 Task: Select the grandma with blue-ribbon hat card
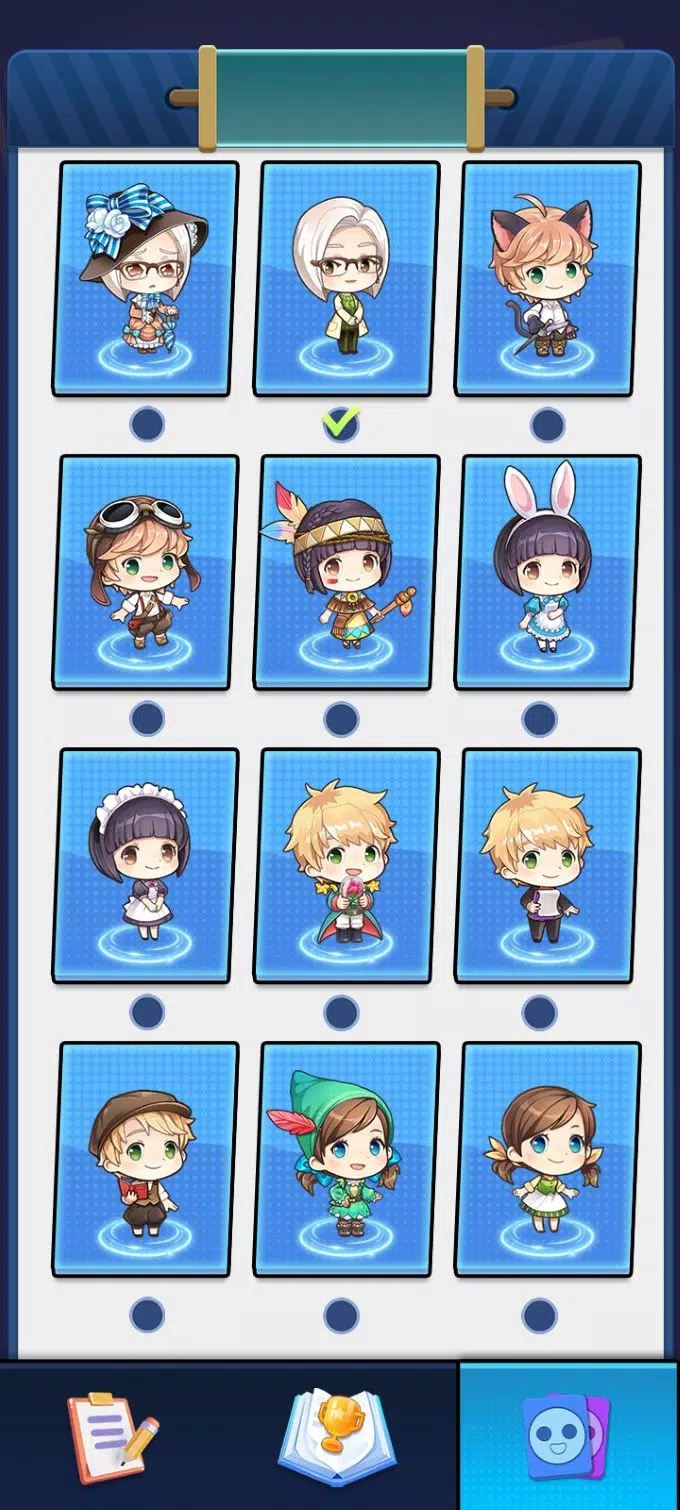click(146, 278)
